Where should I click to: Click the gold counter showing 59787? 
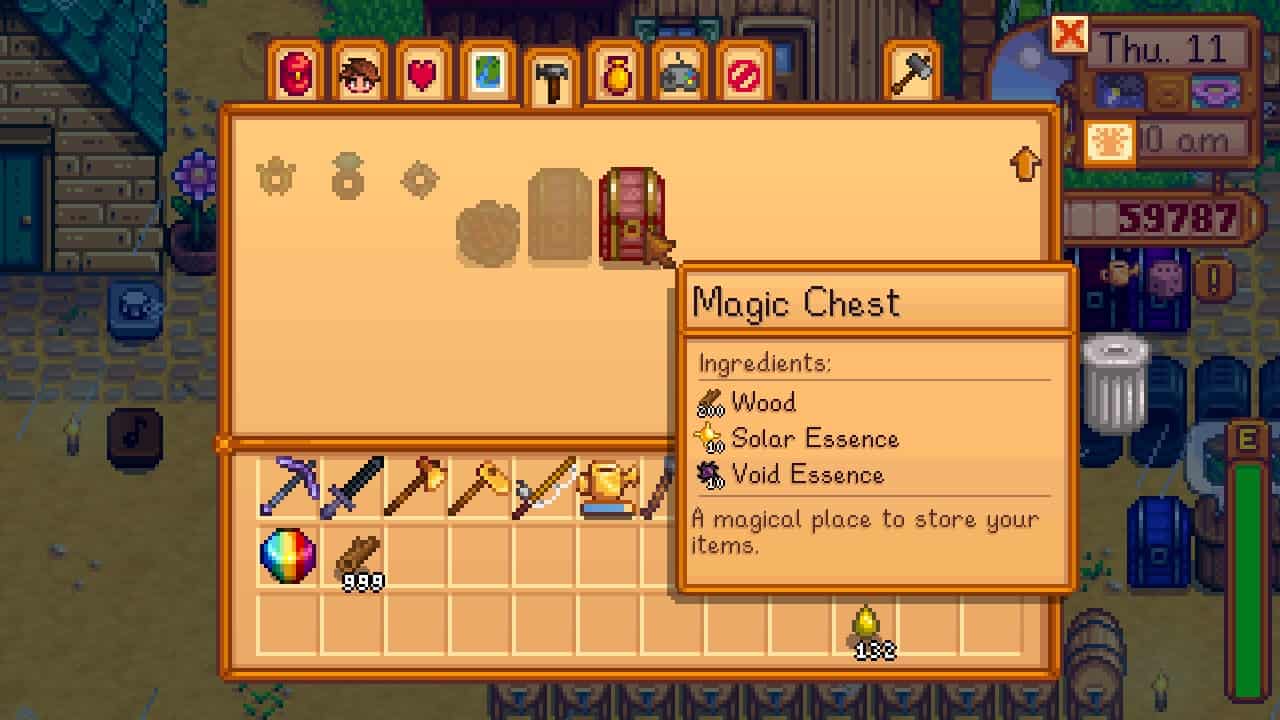click(1180, 215)
